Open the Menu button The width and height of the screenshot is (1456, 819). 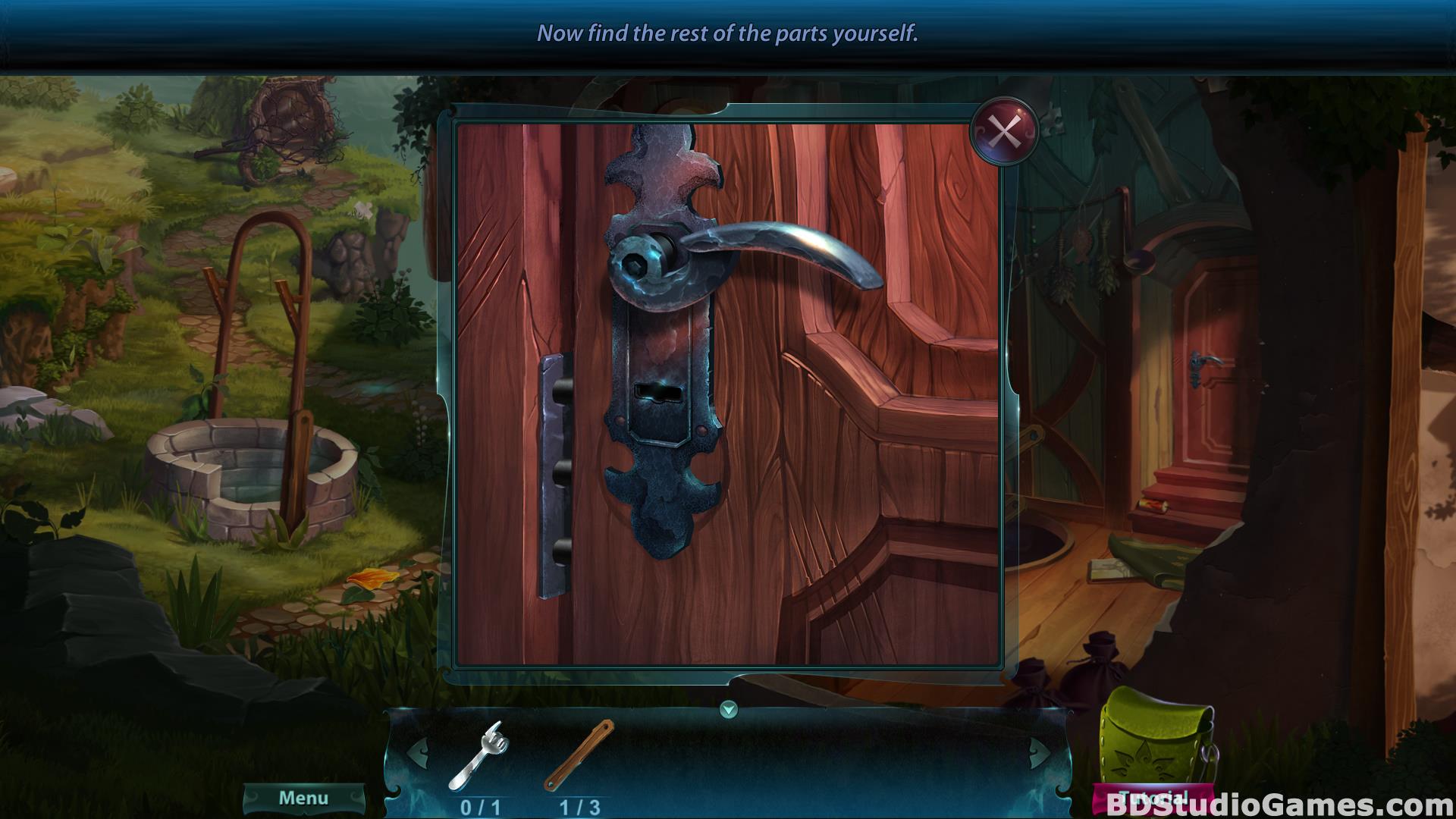[303, 798]
